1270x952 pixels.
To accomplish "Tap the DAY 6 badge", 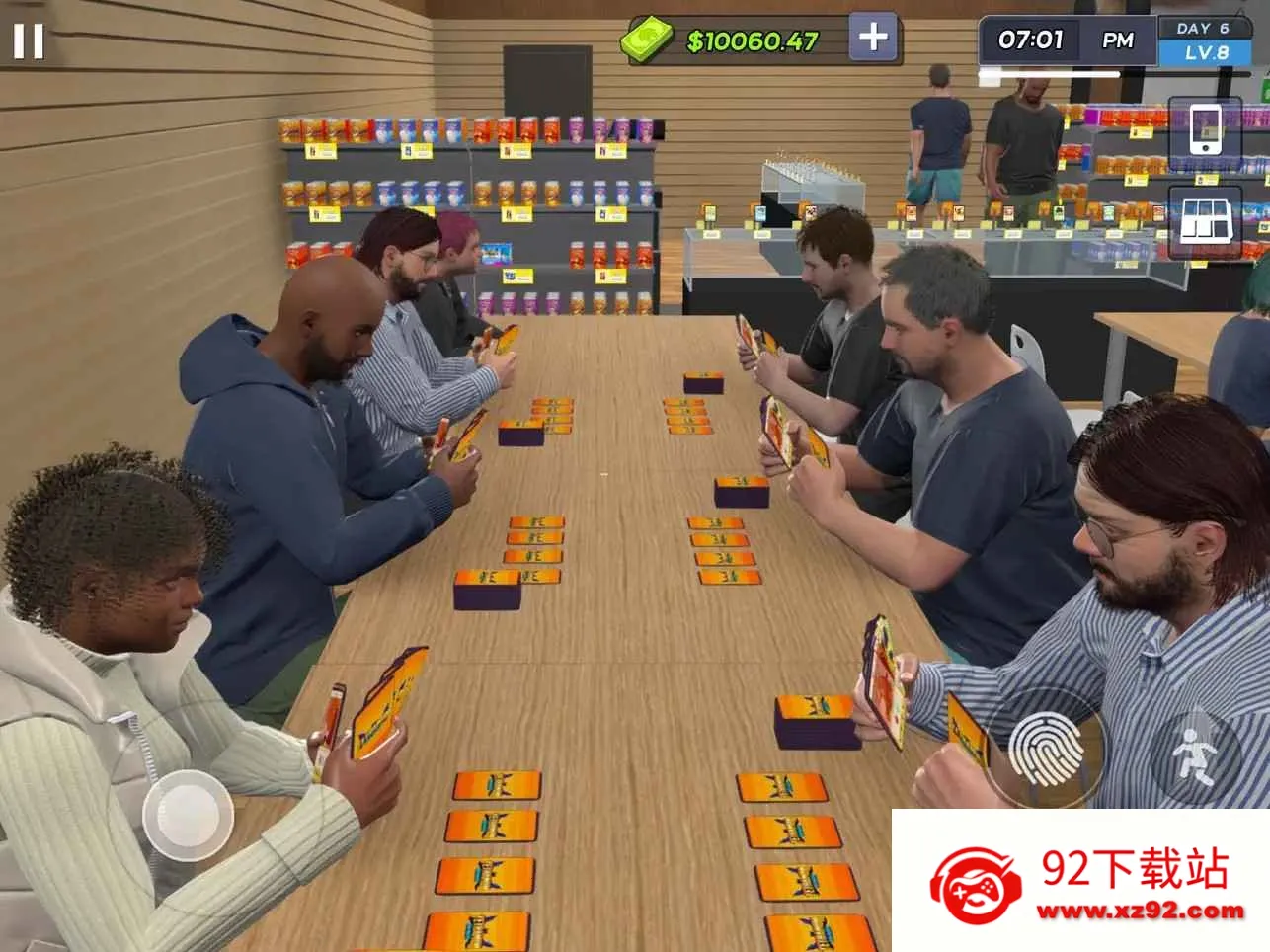I will [1203, 27].
